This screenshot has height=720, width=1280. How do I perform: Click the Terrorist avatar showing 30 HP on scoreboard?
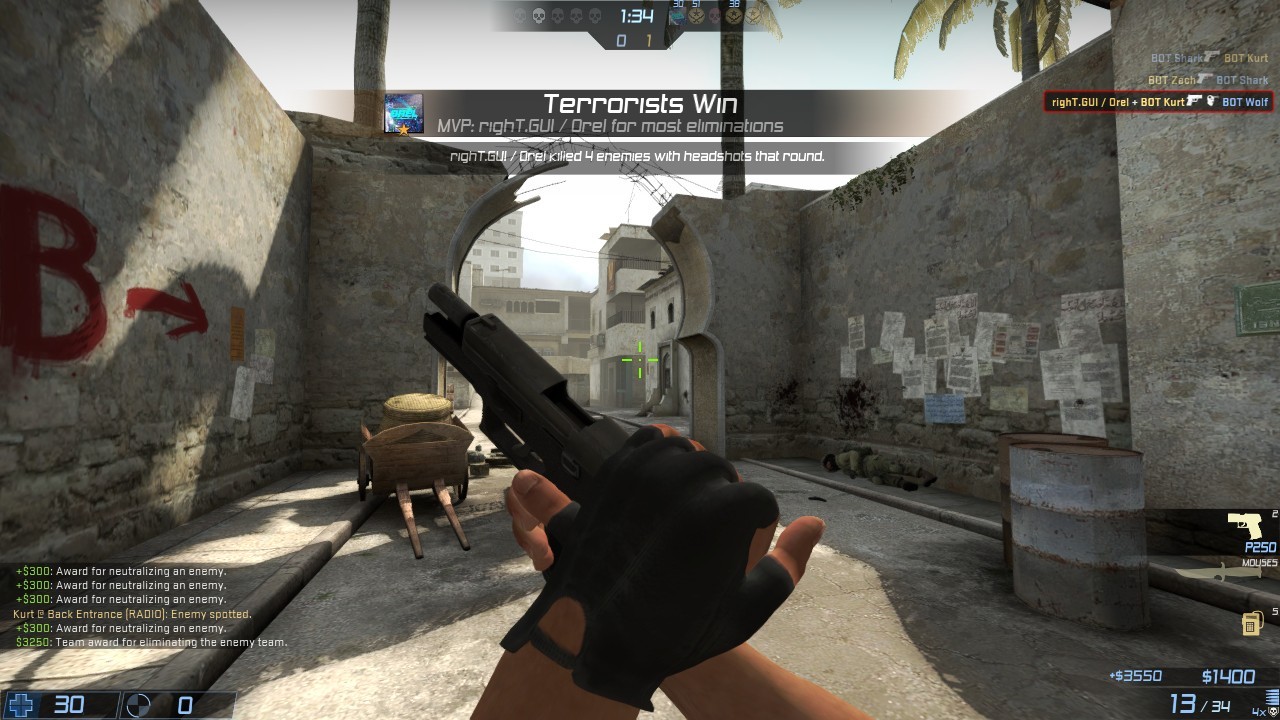point(679,16)
